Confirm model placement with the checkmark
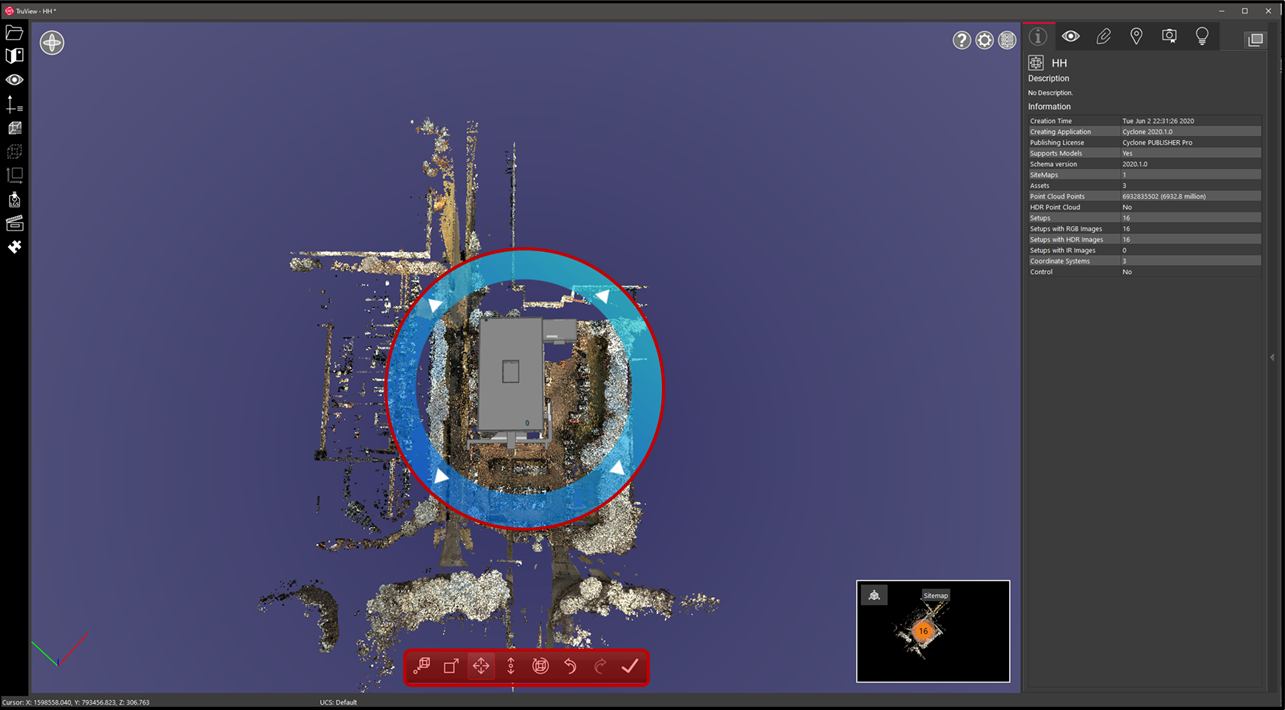This screenshot has height=710, width=1285. (x=630, y=666)
